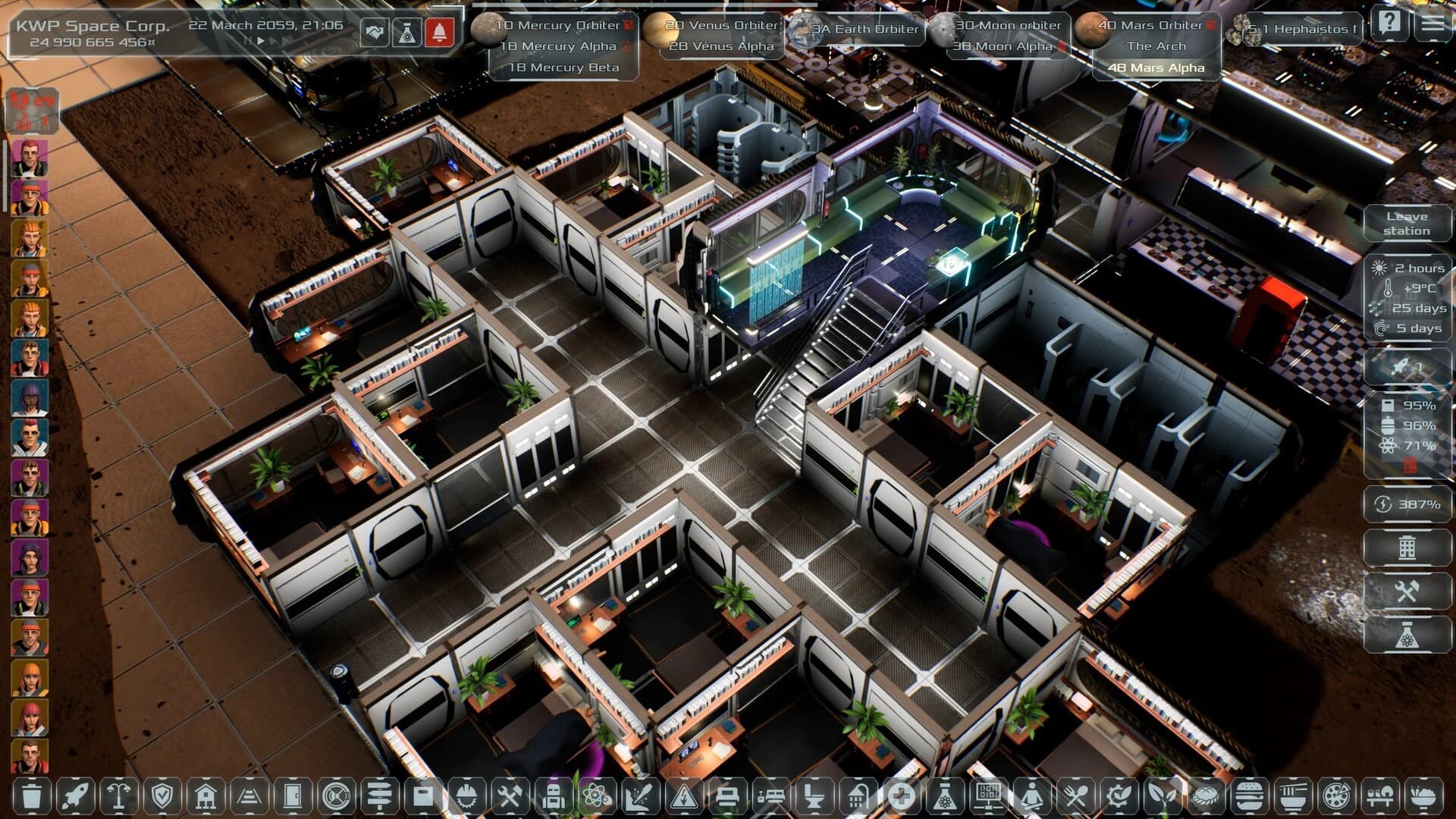Expand the Moon orbiter station group

(x=1009, y=25)
